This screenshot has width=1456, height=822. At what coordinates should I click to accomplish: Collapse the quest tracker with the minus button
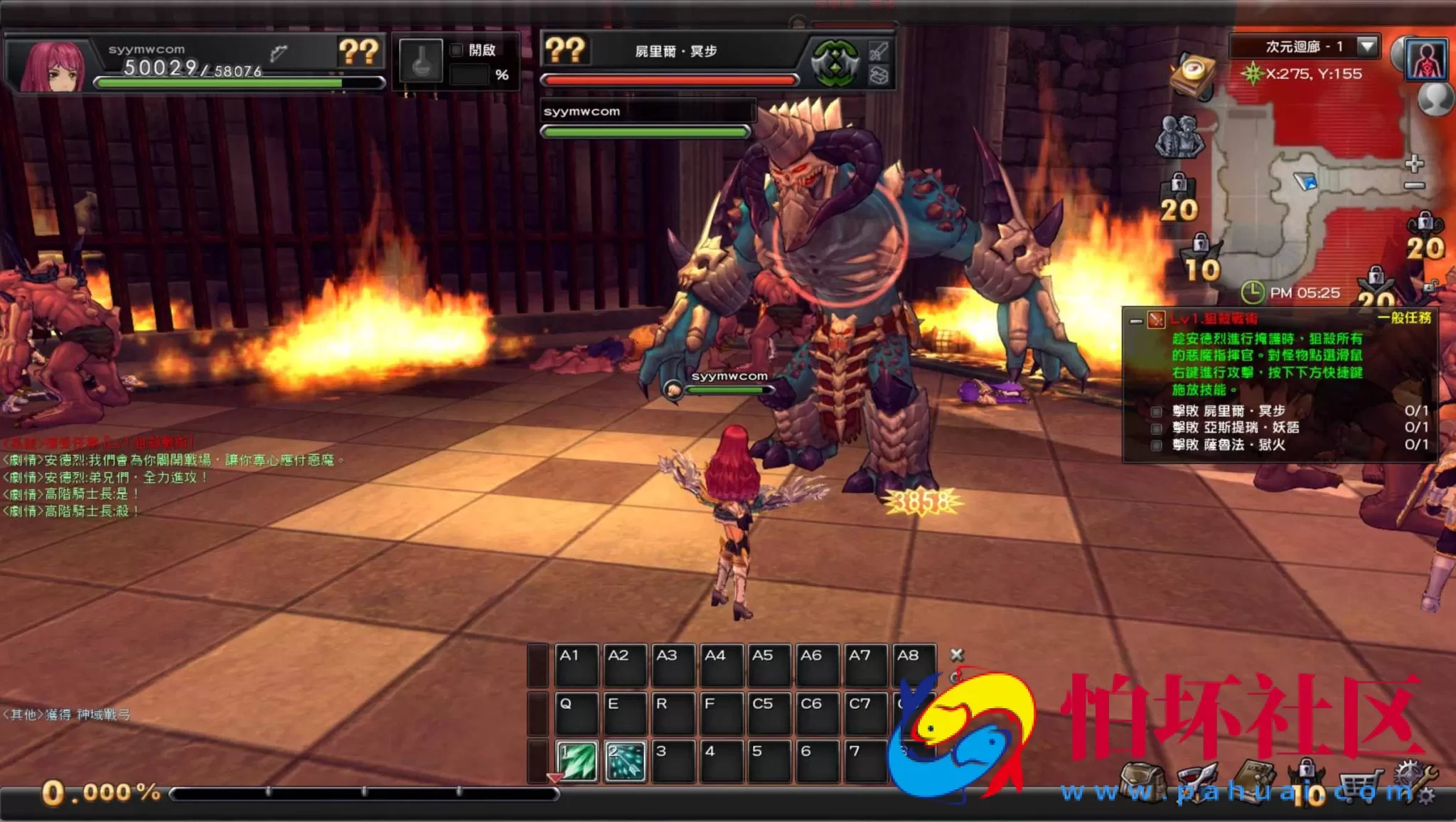[x=1136, y=321]
